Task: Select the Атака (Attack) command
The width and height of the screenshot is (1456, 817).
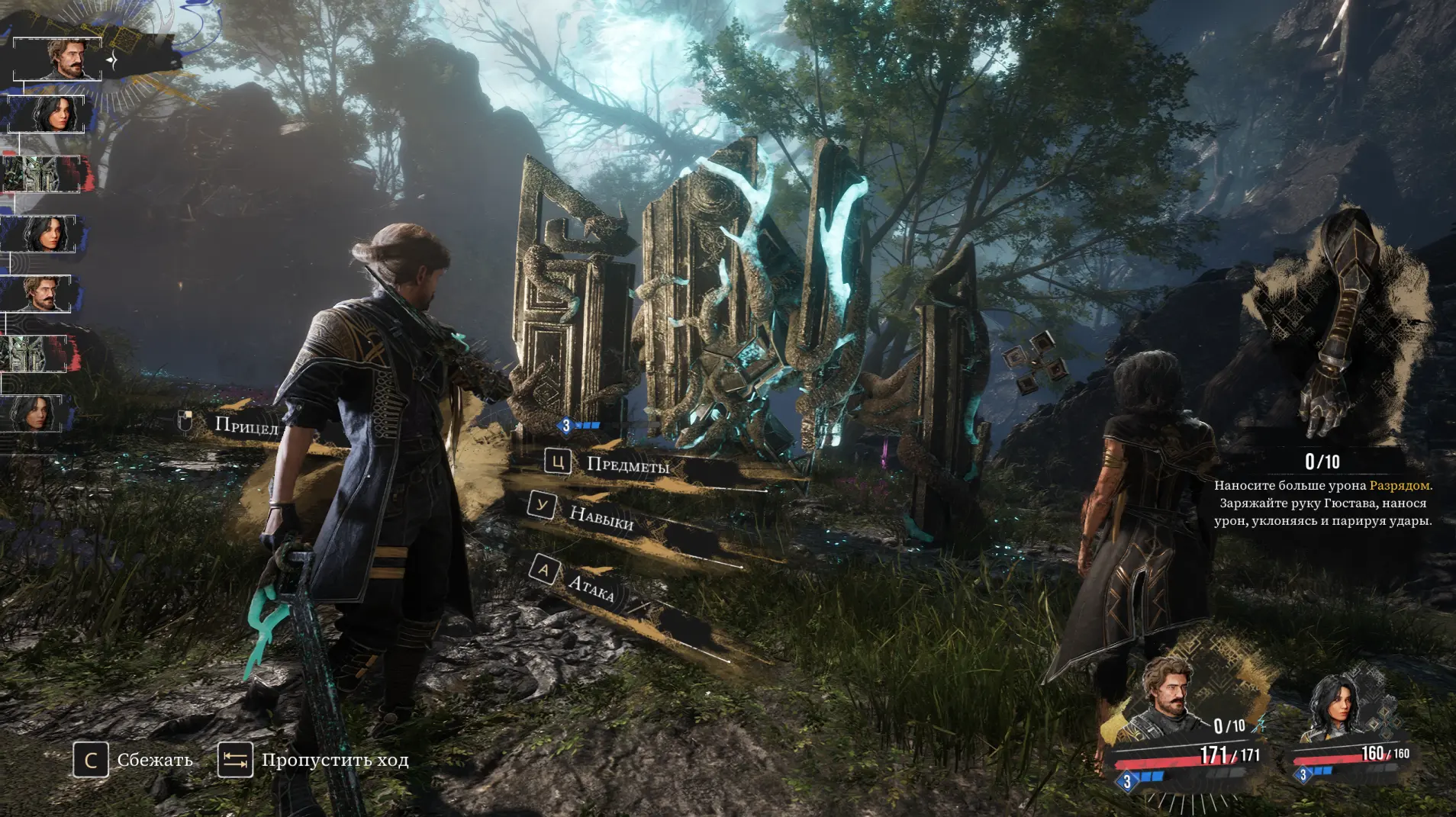Action: coord(590,586)
